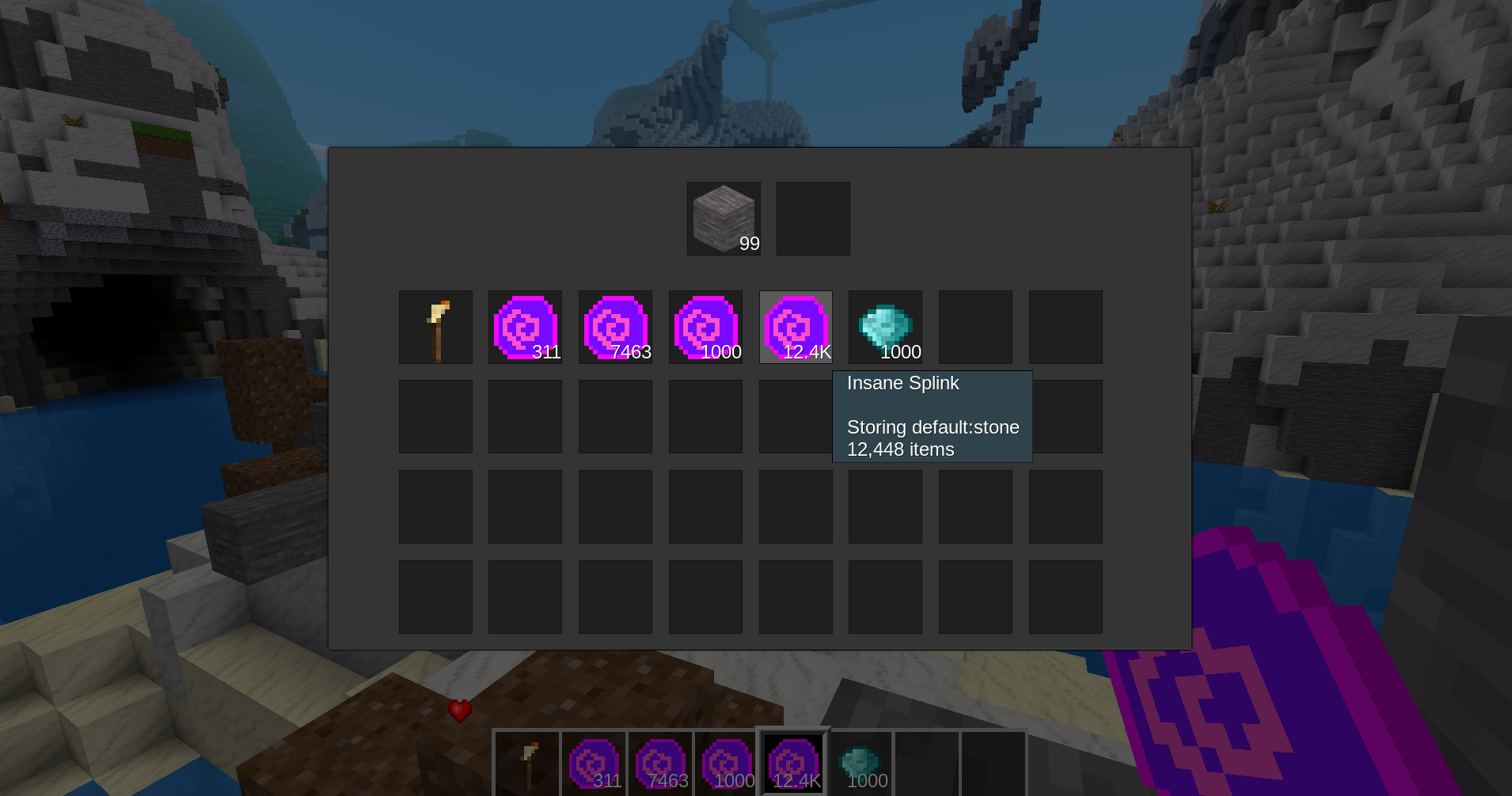This screenshot has width=1512, height=796.
Task: Choose the hotbar splink marked 7463
Action: tap(660, 763)
